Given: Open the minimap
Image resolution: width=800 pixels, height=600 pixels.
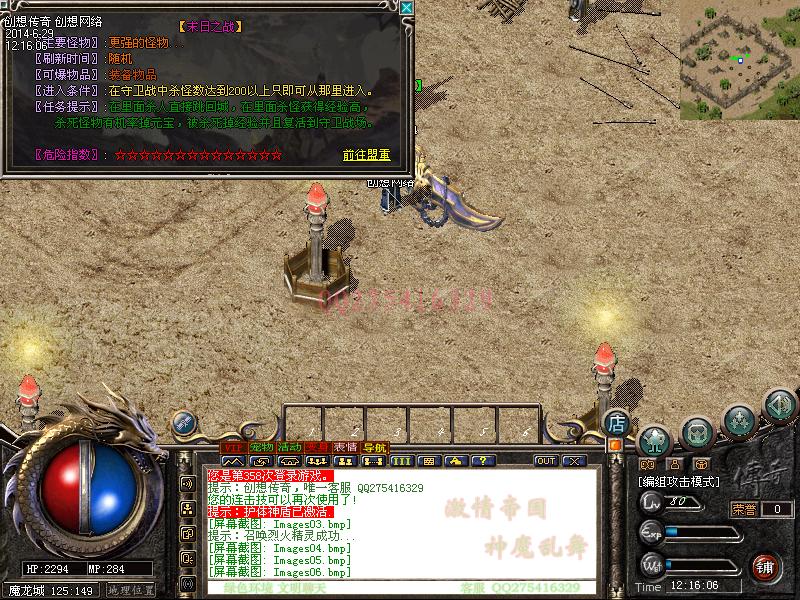Looking at the screenshot, I should (739, 60).
